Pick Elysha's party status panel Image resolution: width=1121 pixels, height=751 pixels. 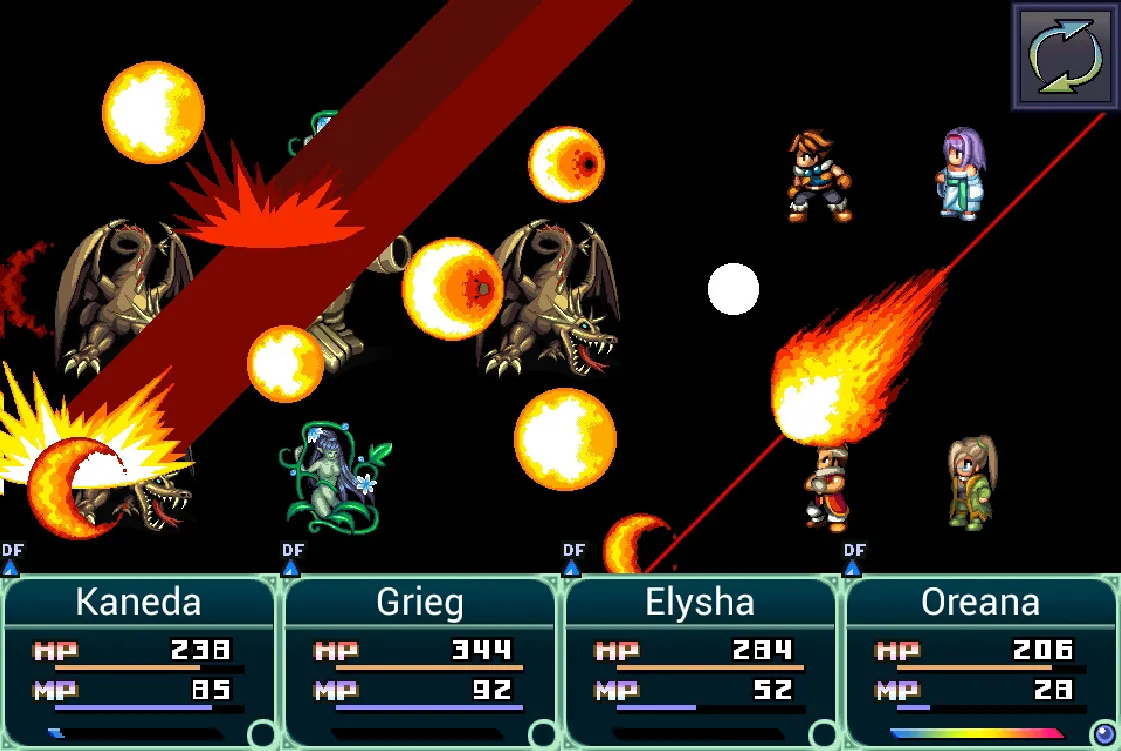tap(700, 660)
